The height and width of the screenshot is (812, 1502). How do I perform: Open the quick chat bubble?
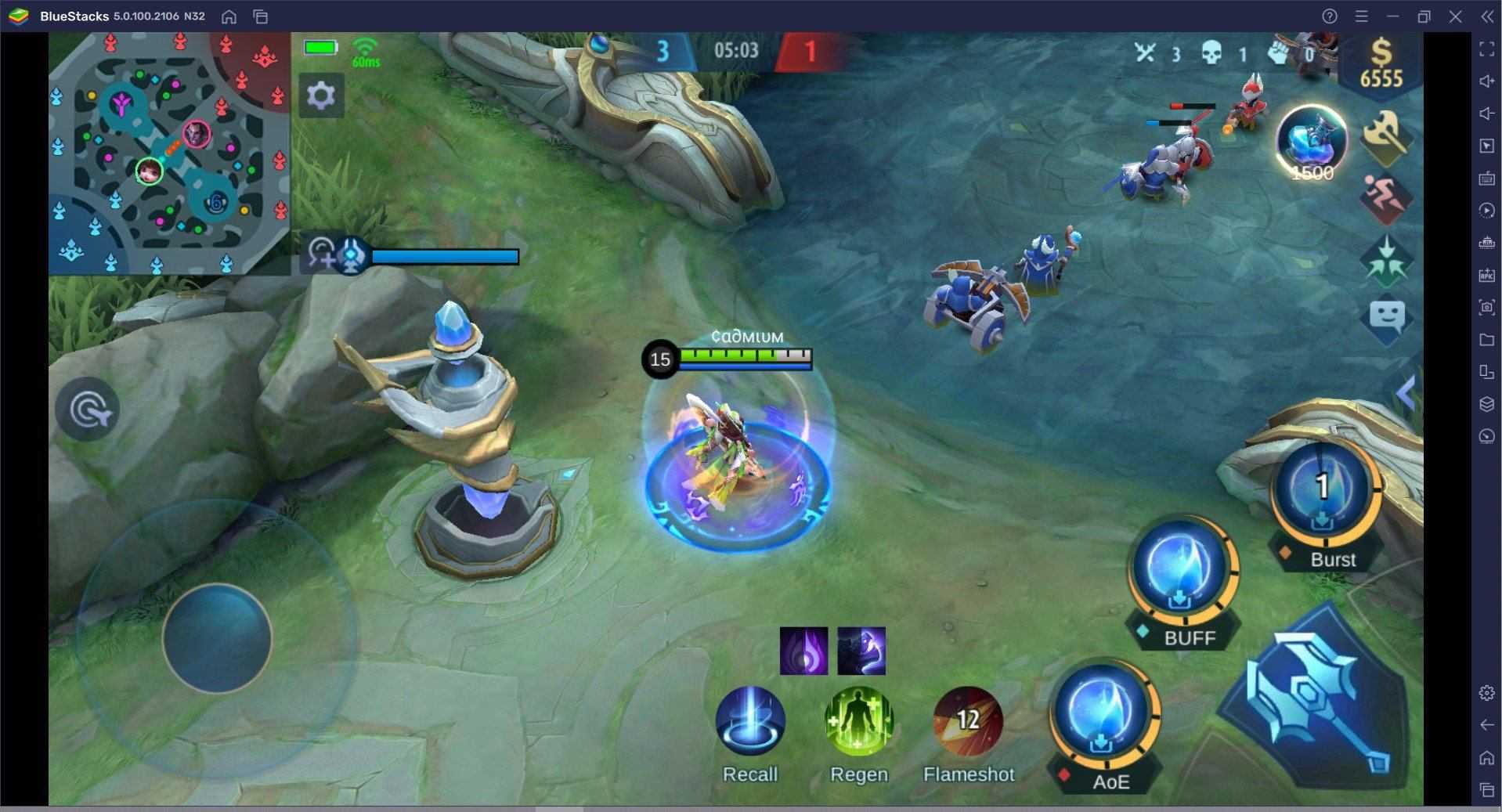coord(1386,317)
